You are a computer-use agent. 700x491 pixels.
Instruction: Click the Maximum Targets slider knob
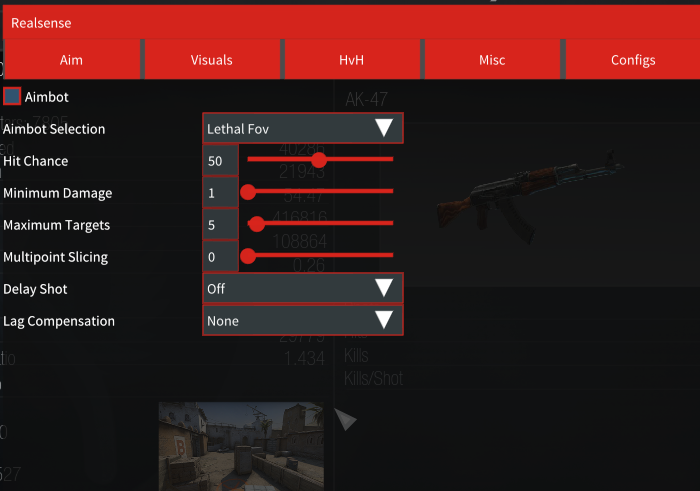coord(257,223)
